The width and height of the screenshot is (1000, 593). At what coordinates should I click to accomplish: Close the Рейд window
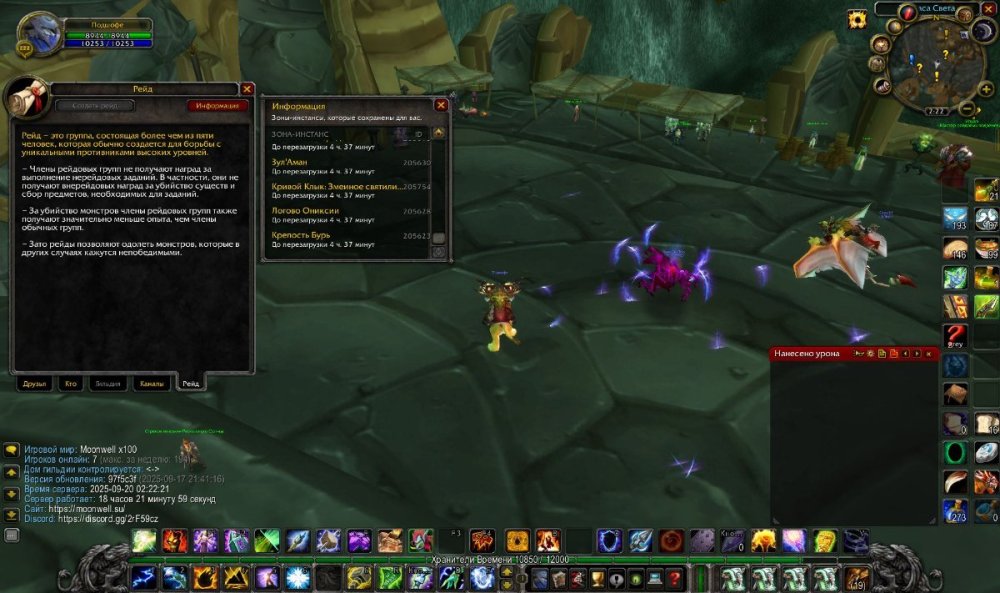tap(247, 89)
